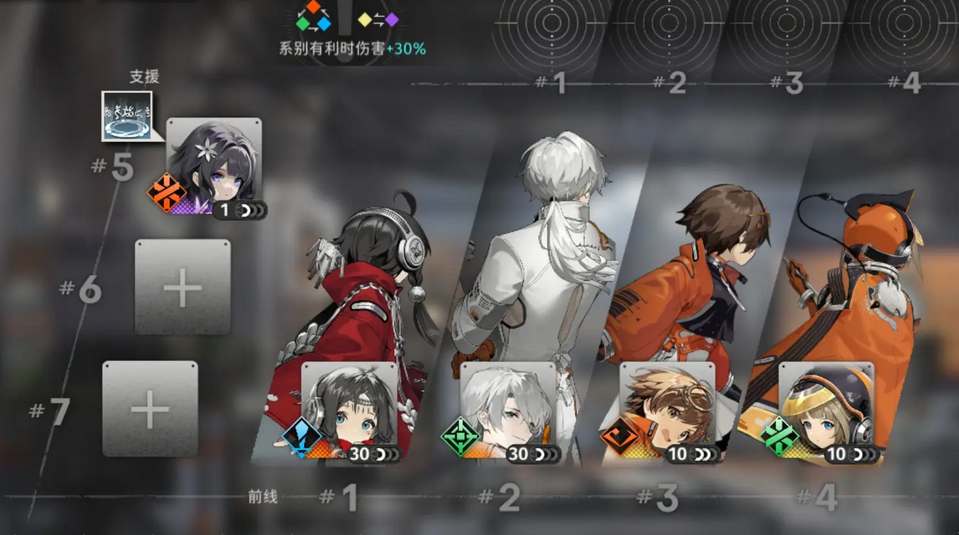
Task: Pick the brown-haired goggles boy portrait in slot #3
Action: [666, 412]
